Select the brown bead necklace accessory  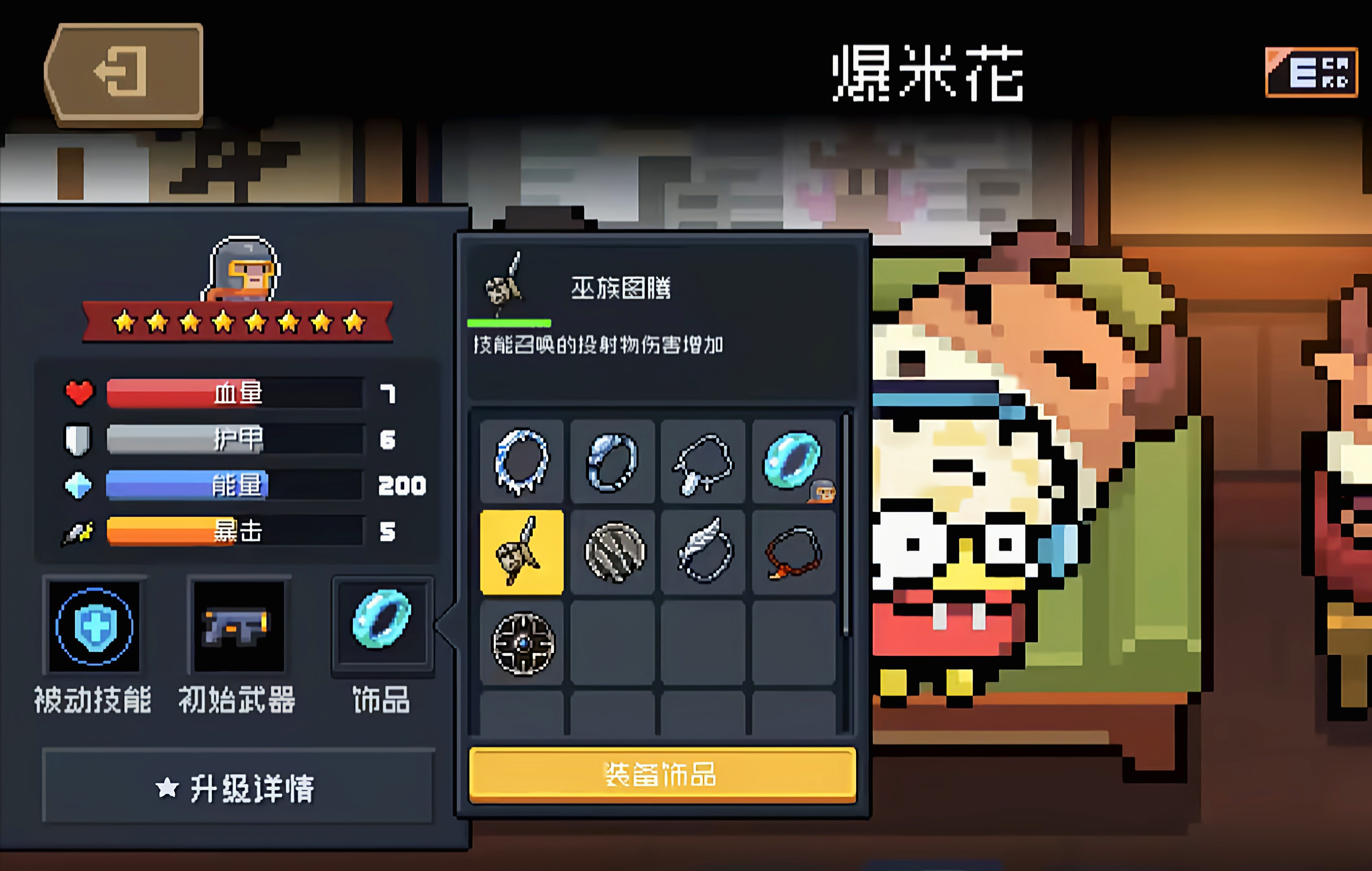(x=794, y=551)
